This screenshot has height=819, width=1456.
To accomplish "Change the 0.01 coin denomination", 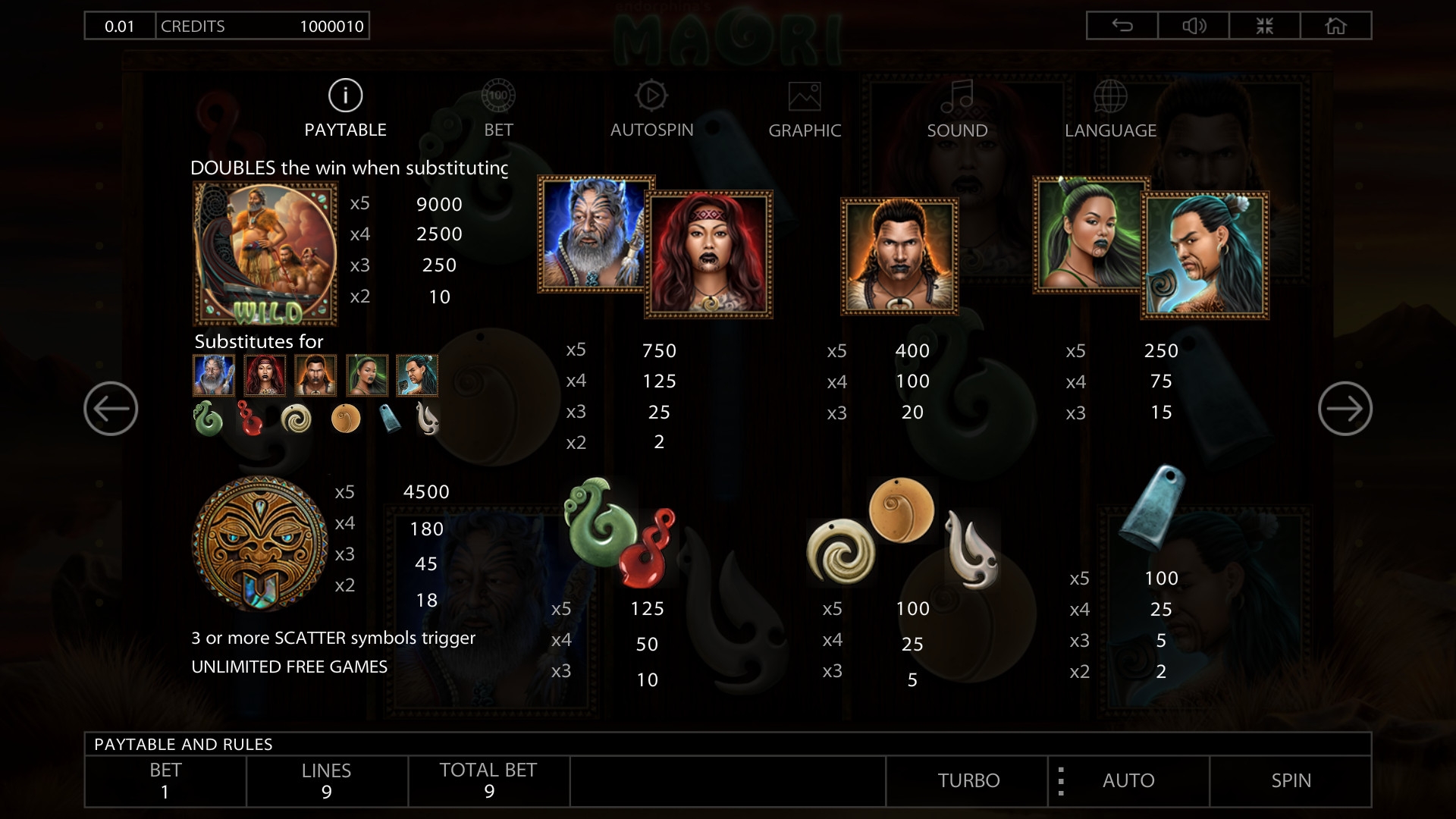I will pos(120,26).
